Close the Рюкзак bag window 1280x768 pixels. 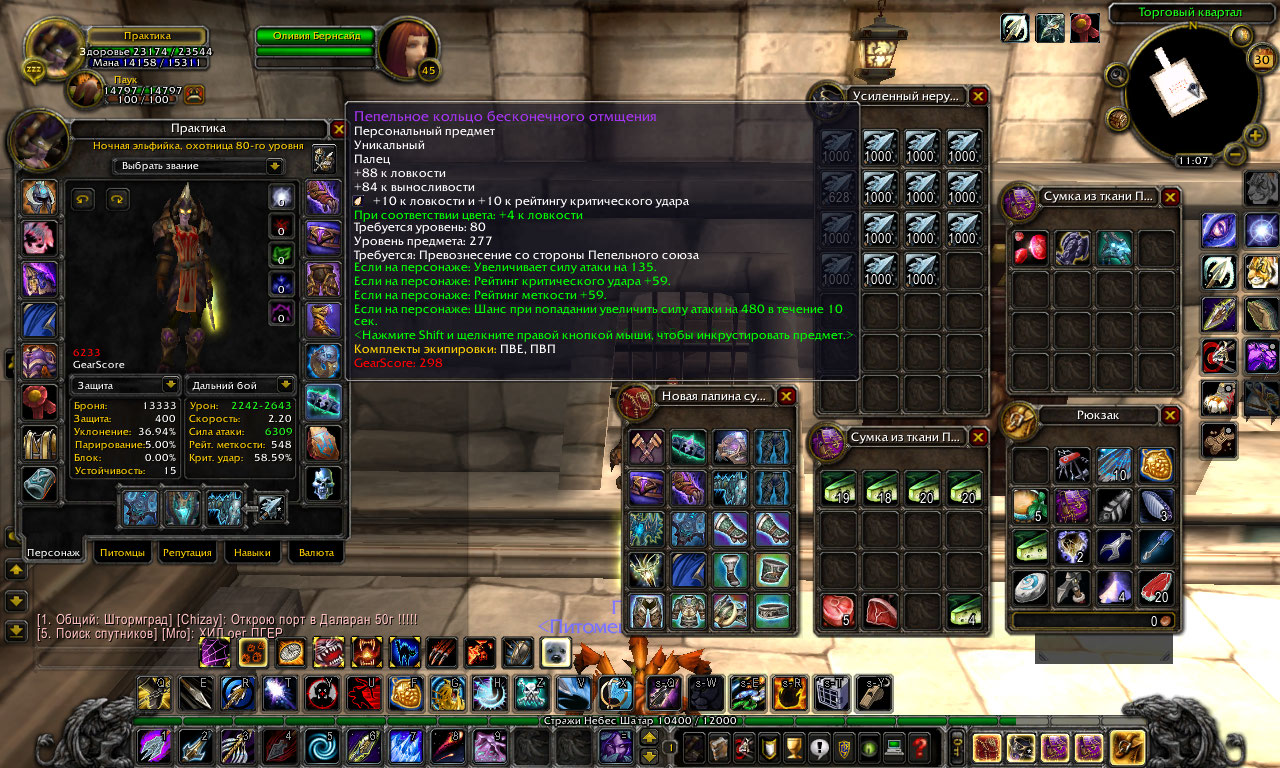click(1170, 415)
